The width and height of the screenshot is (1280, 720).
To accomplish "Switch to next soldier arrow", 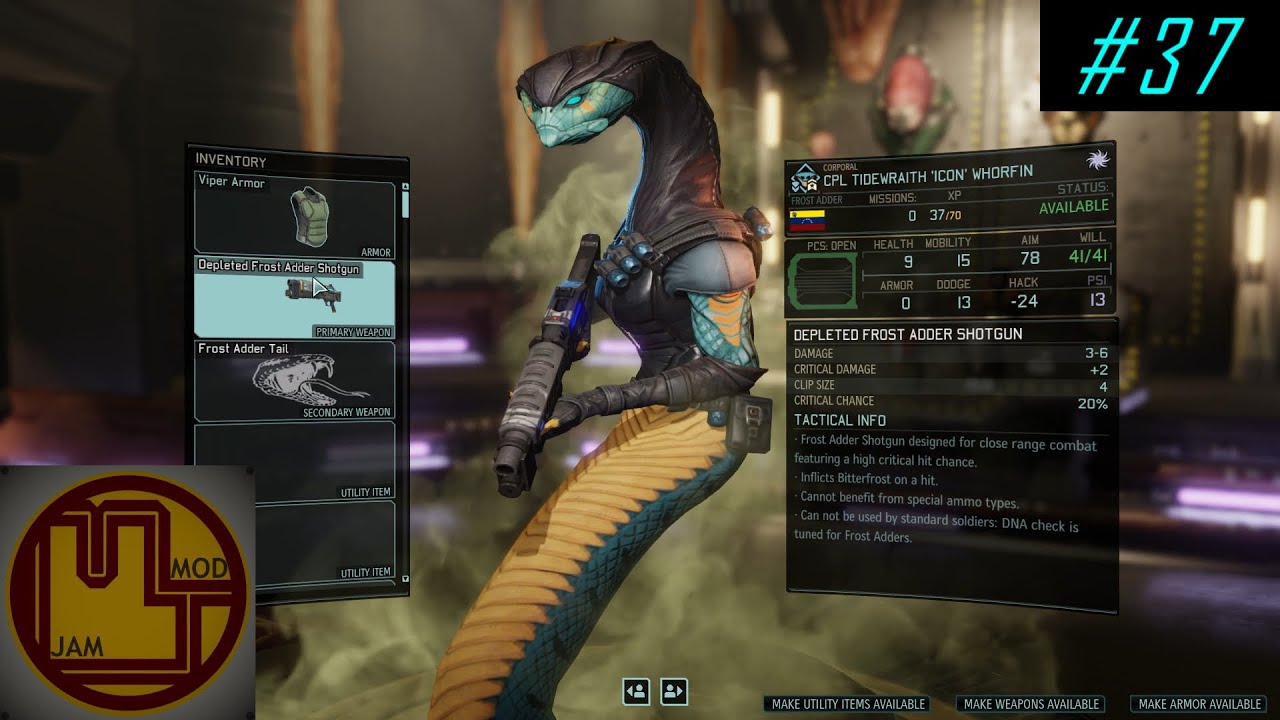I will coord(674,691).
